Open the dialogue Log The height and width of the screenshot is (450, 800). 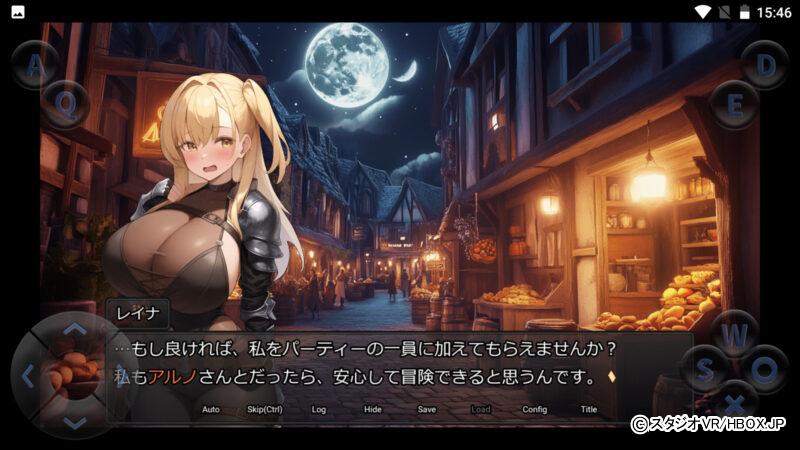coord(319,409)
